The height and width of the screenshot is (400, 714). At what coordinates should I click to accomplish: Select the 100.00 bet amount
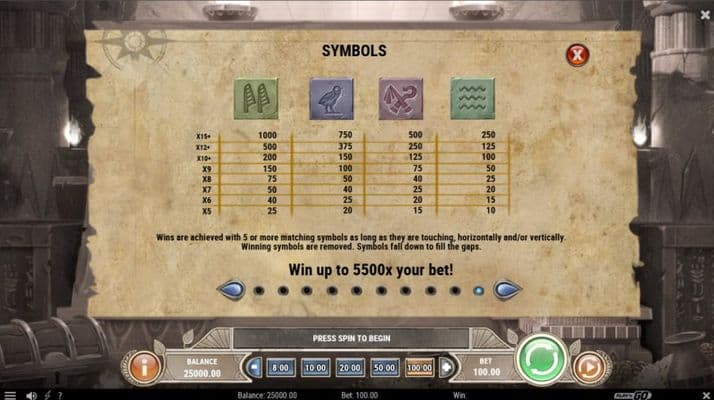point(419,368)
